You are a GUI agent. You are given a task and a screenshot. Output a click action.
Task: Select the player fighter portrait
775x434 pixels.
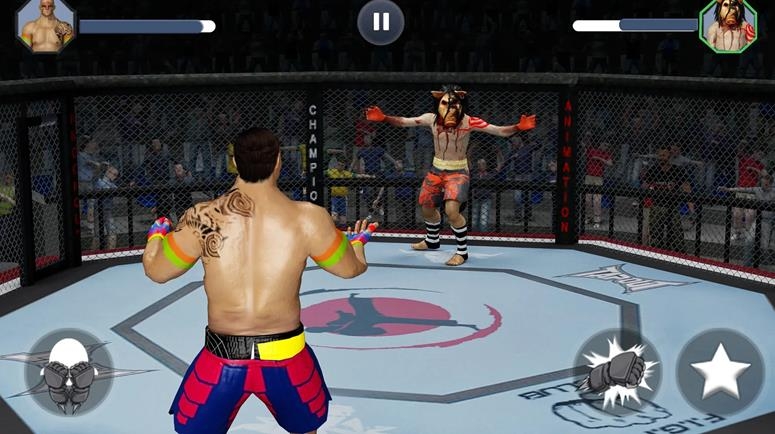click(46, 25)
